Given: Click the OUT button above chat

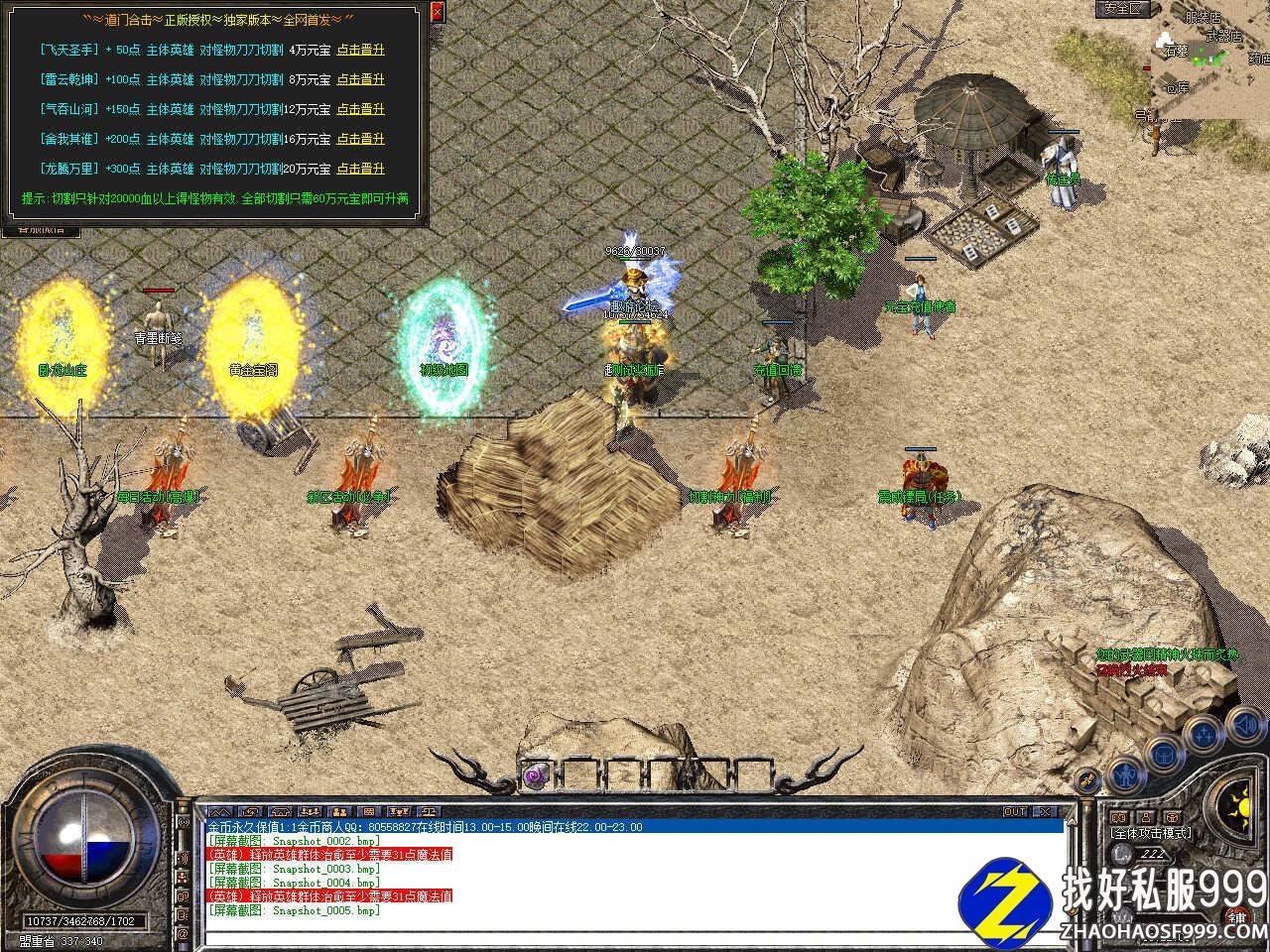Looking at the screenshot, I should (1015, 811).
